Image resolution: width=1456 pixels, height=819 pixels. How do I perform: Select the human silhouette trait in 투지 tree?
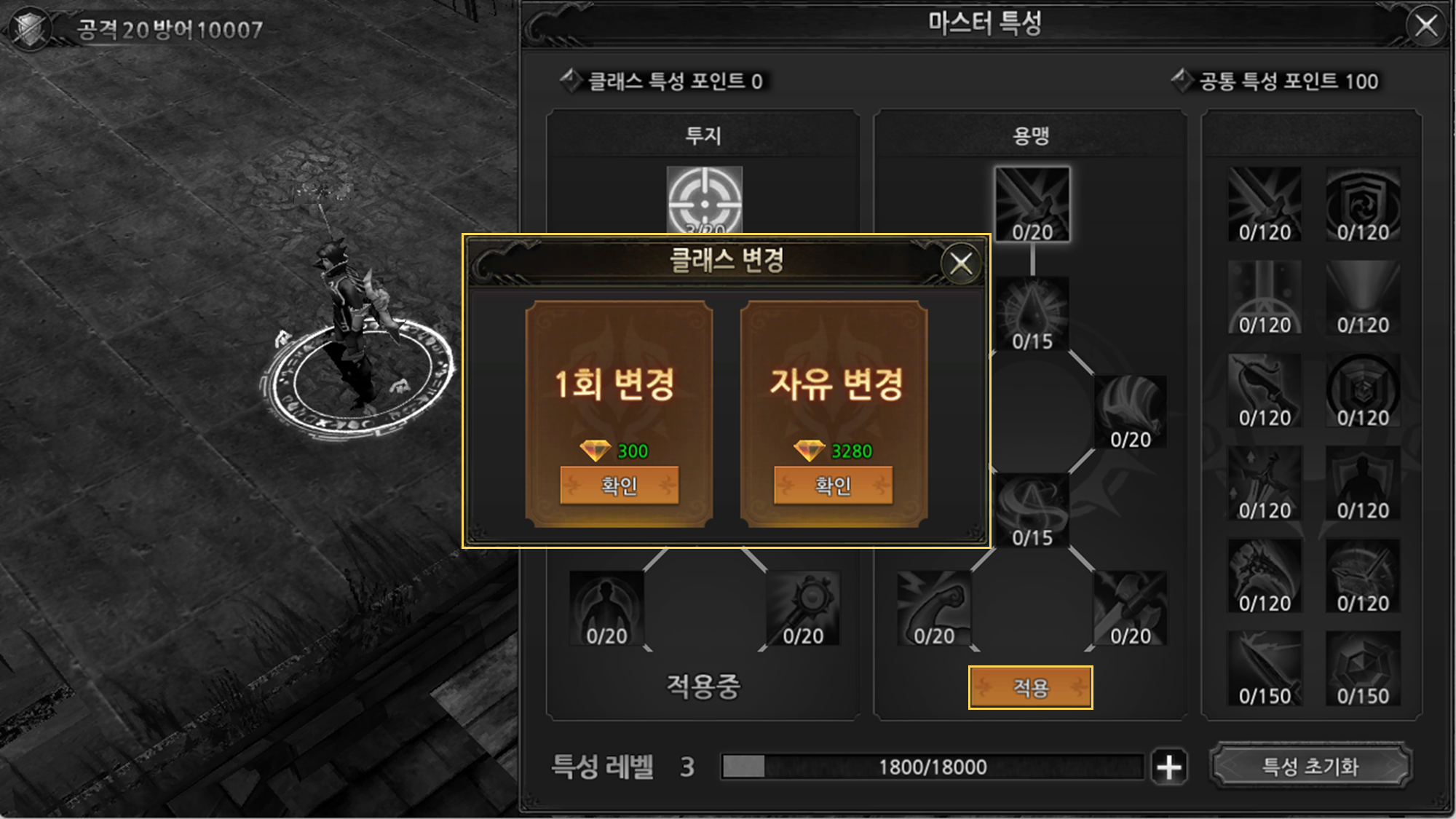click(x=606, y=608)
